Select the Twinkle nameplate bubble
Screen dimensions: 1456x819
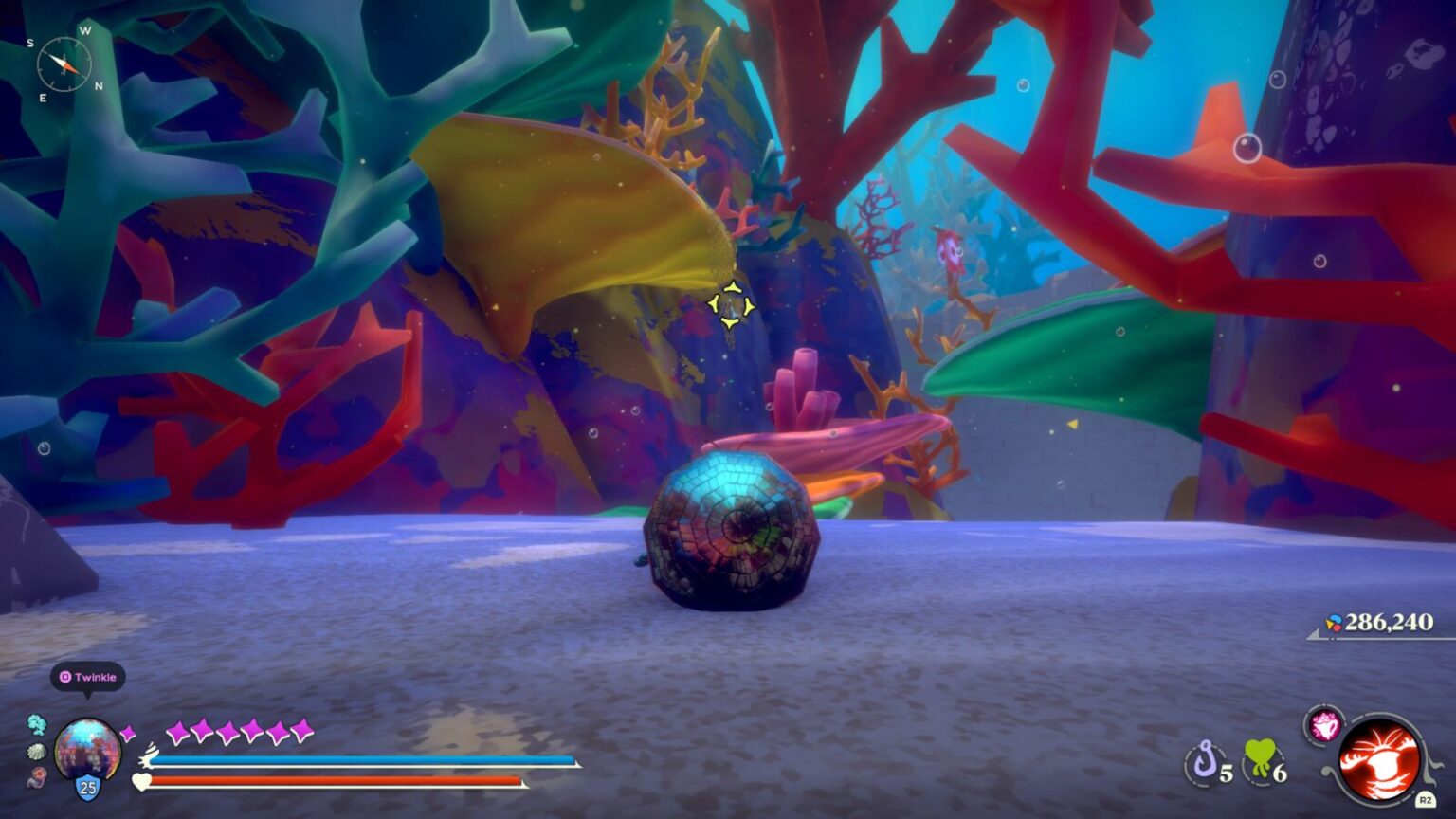click(x=86, y=677)
